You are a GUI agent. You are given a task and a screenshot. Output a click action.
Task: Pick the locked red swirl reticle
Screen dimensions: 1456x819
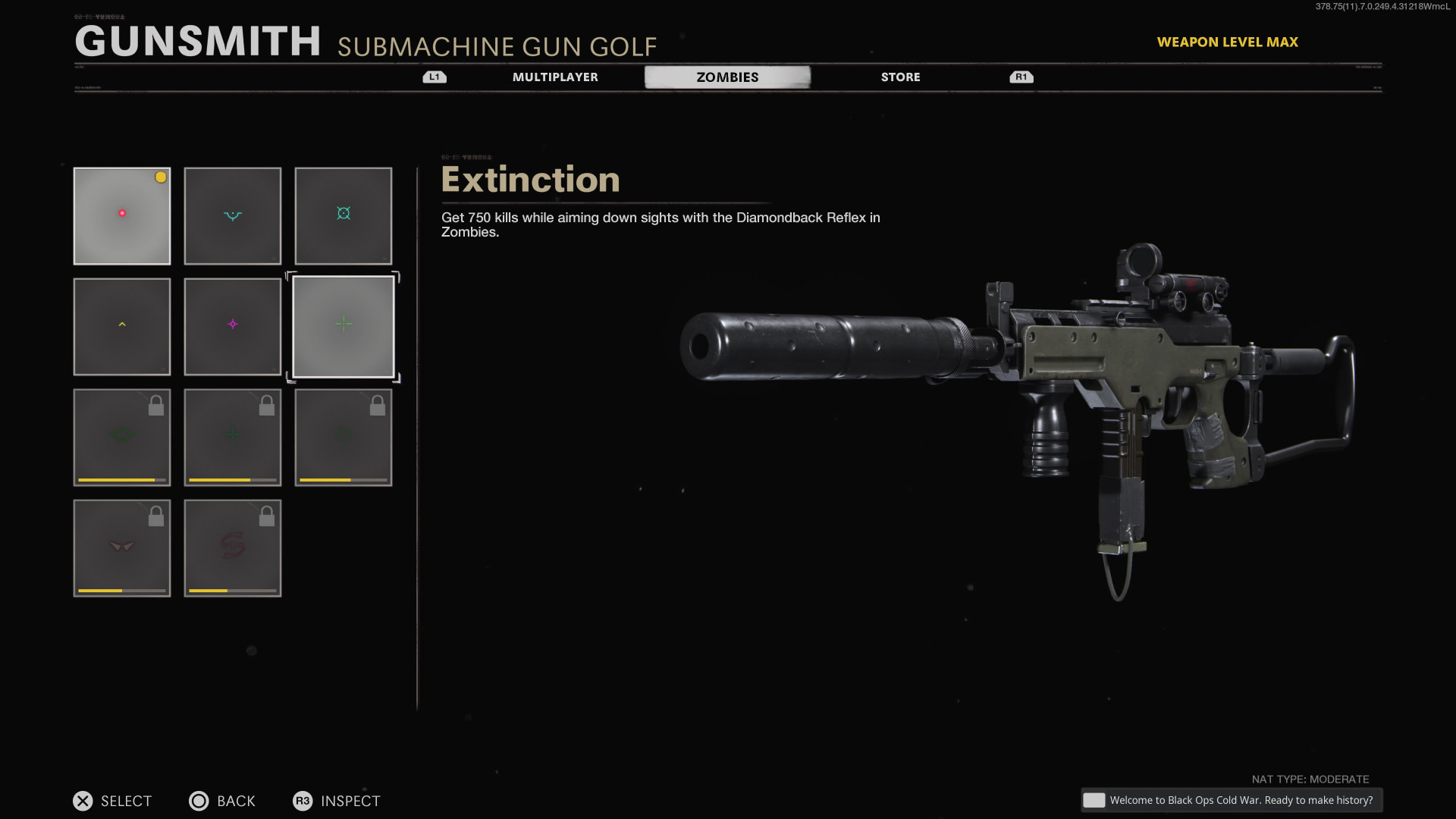233,548
